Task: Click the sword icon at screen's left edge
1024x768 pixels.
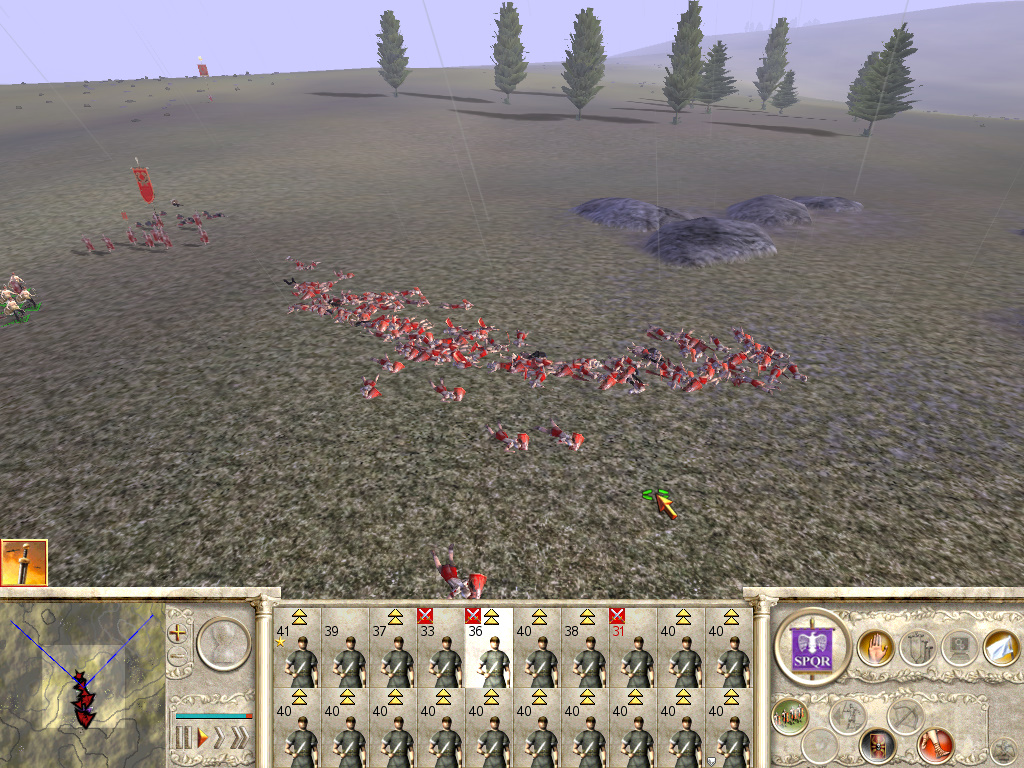Action: 24,562
